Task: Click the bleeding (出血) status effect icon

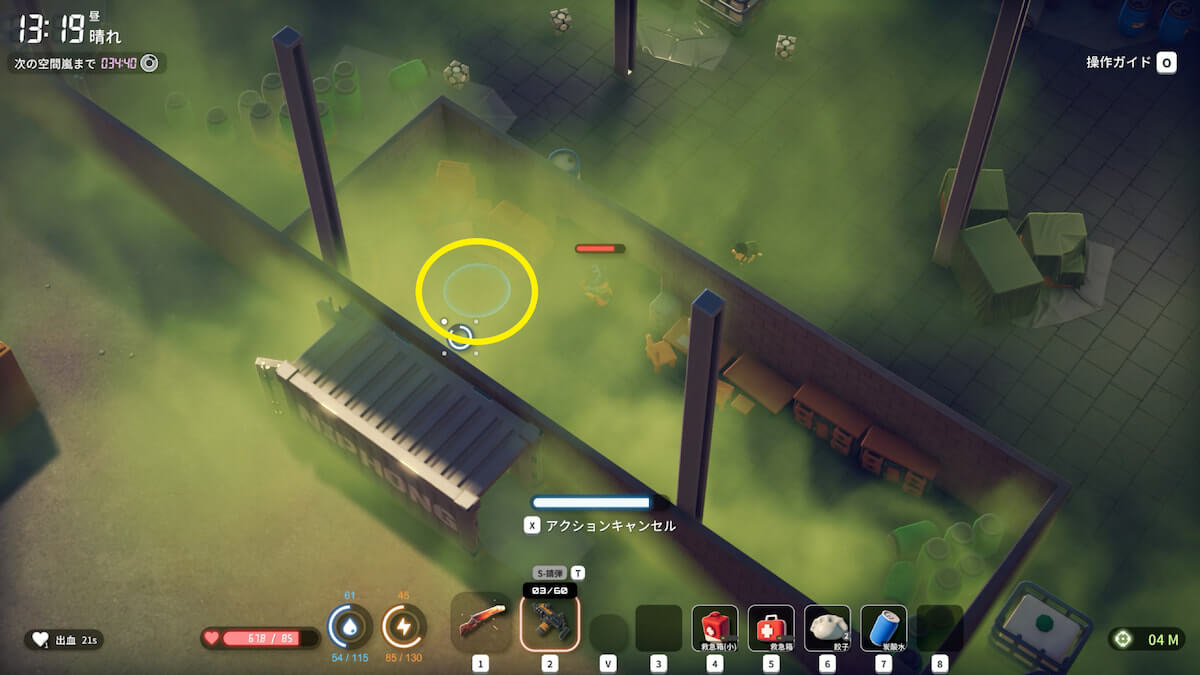Action: (x=41, y=639)
